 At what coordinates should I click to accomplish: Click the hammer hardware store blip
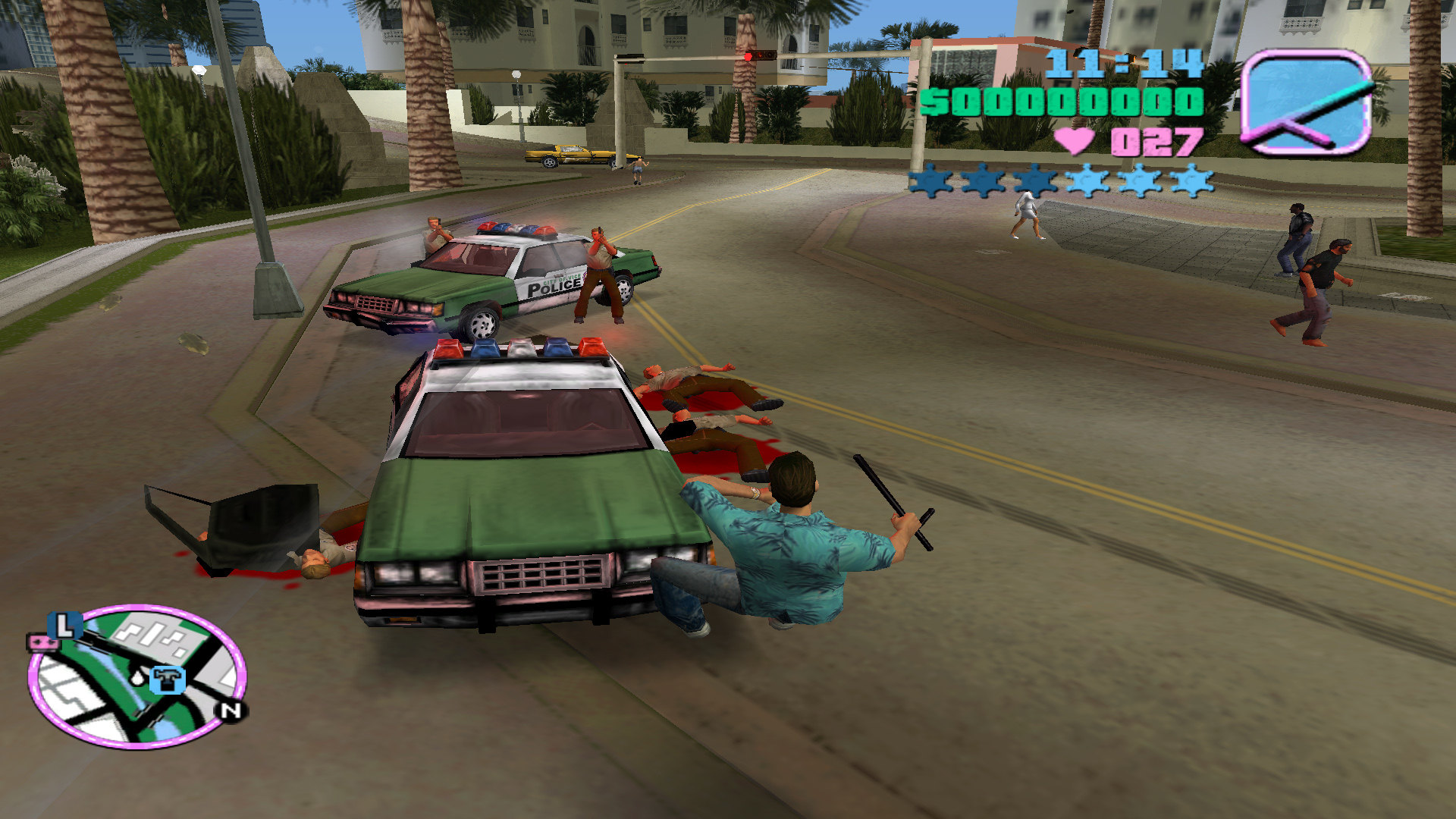tap(167, 678)
